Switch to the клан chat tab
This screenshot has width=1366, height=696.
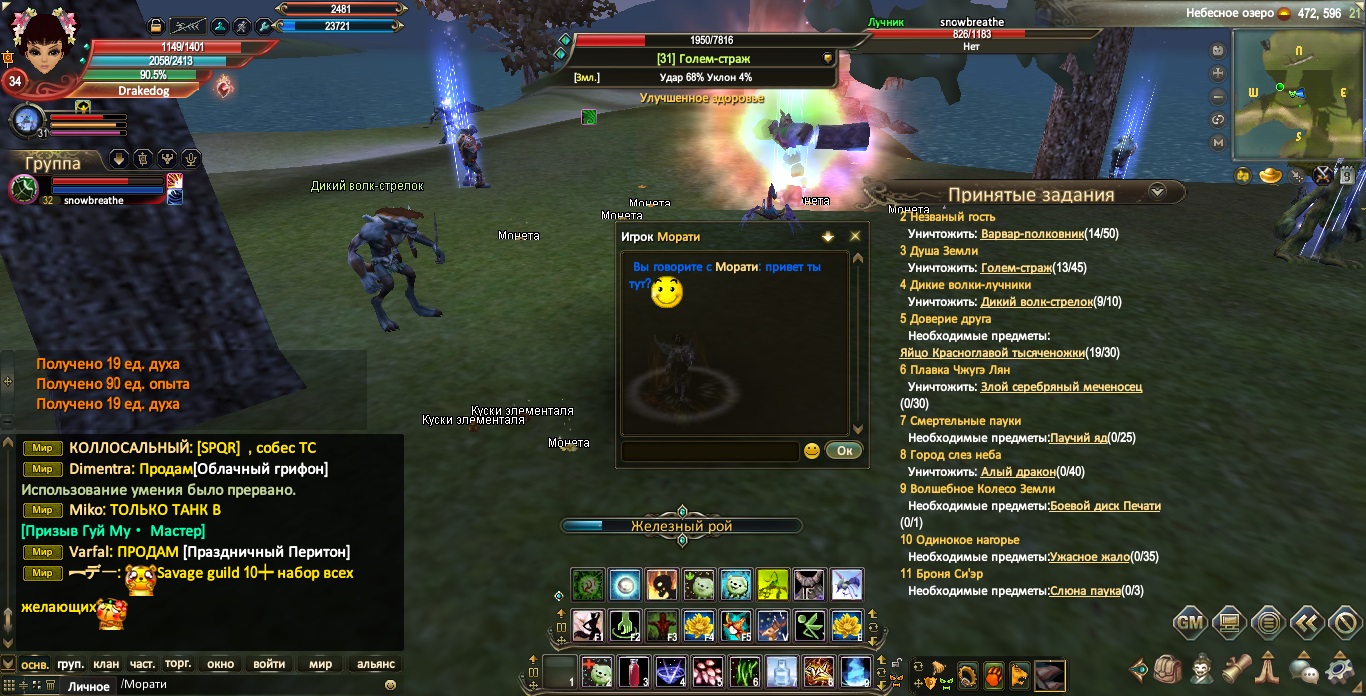click(106, 664)
